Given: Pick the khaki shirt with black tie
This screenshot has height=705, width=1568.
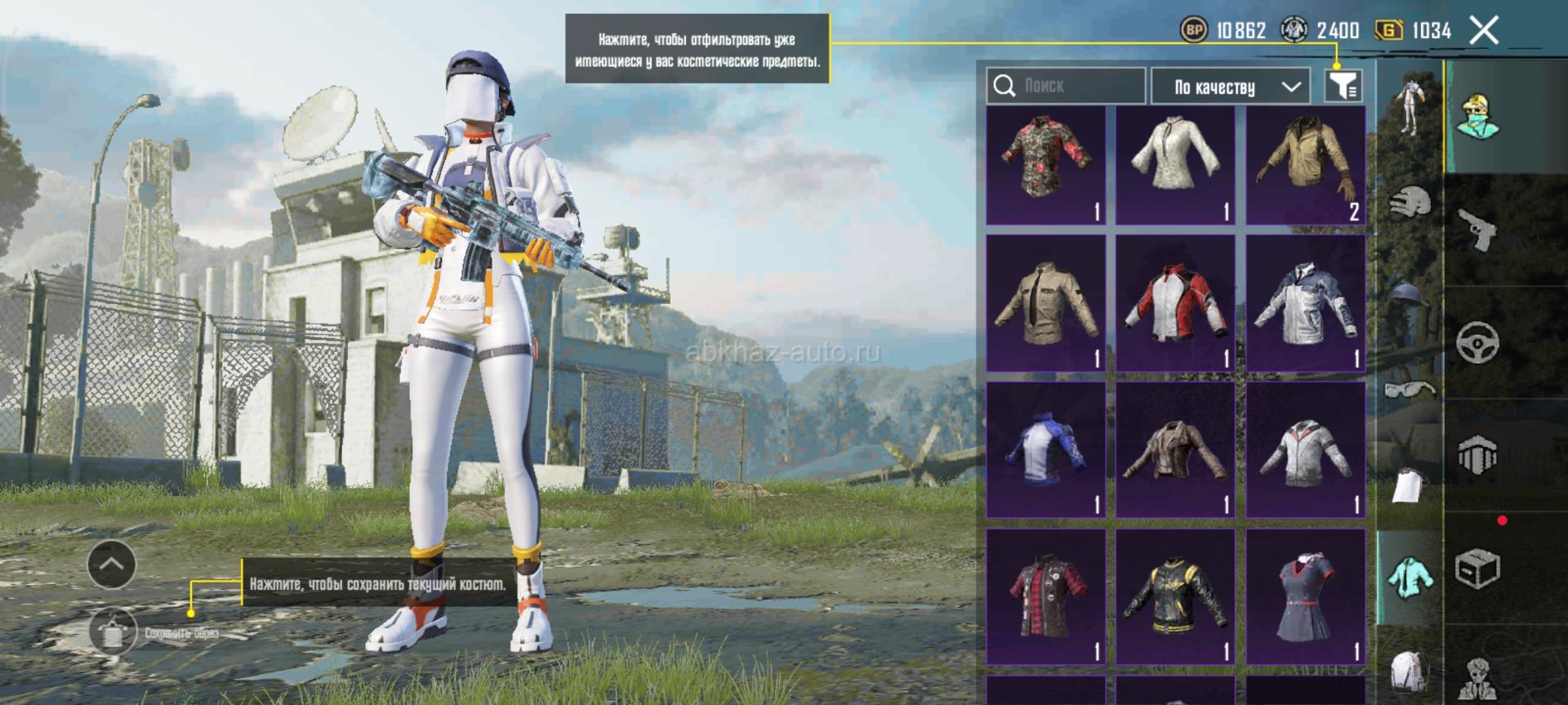Looking at the screenshot, I should coord(1045,303).
